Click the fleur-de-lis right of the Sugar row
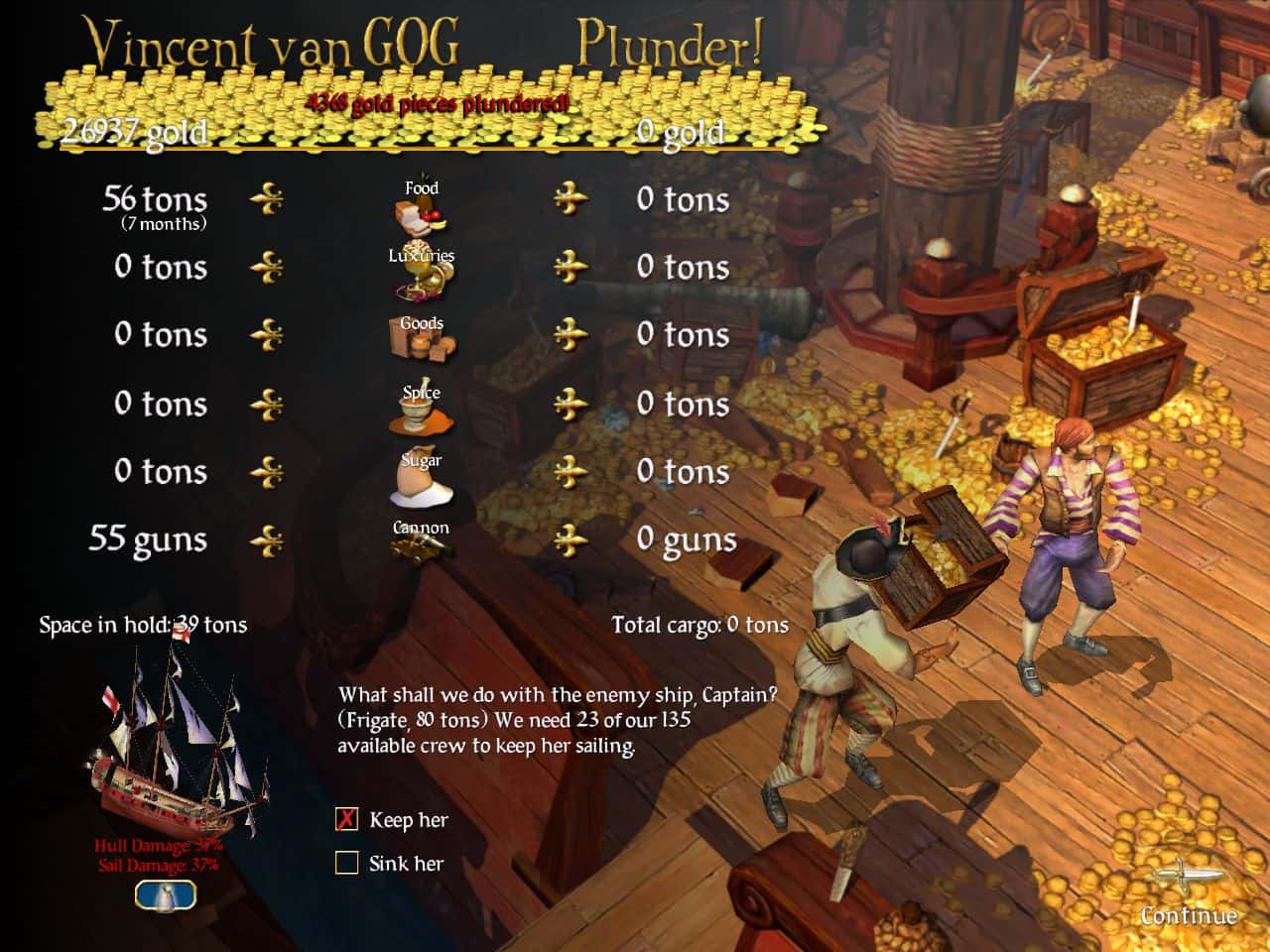This screenshot has width=1270, height=952. [x=570, y=471]
